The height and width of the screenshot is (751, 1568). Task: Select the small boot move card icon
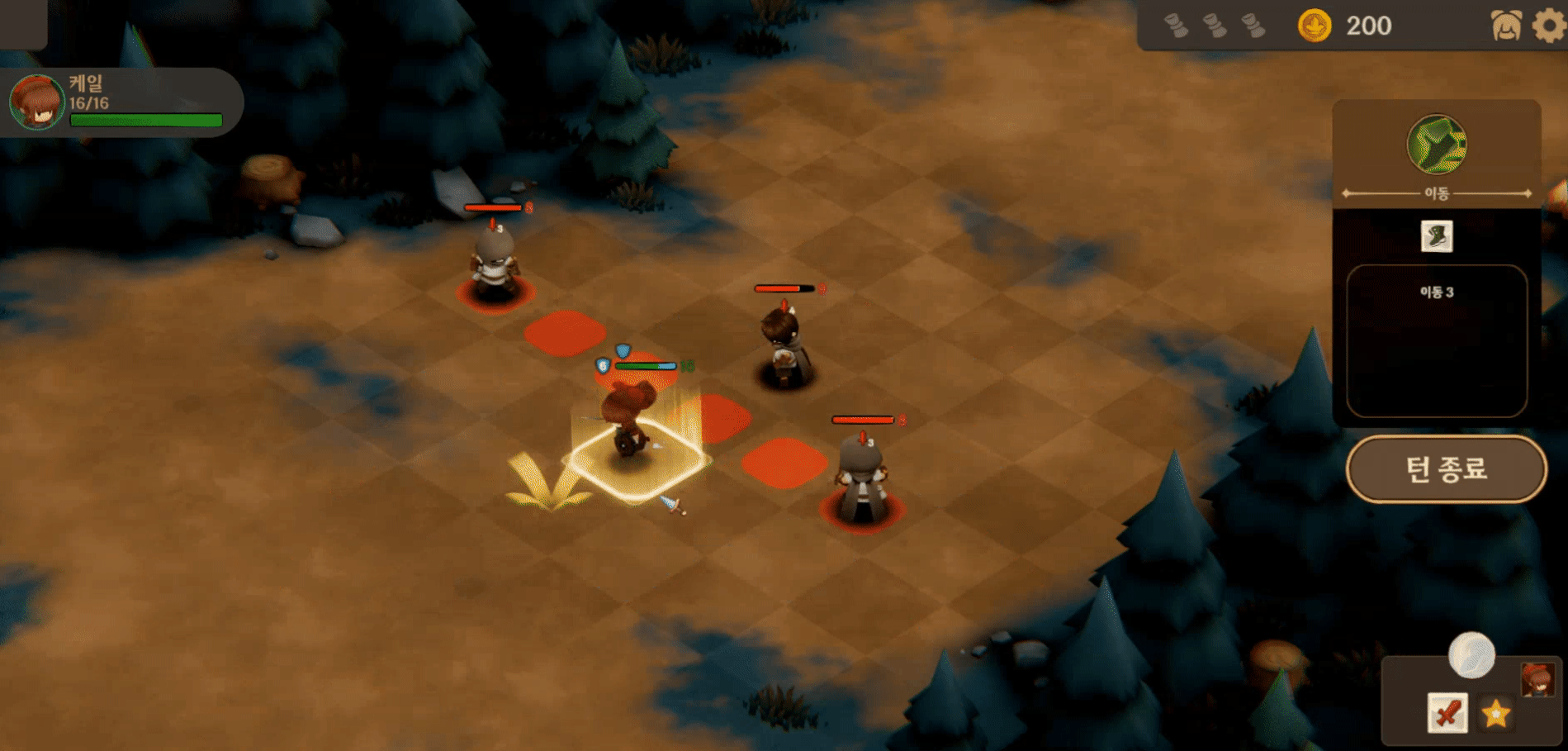point(1437,236)
